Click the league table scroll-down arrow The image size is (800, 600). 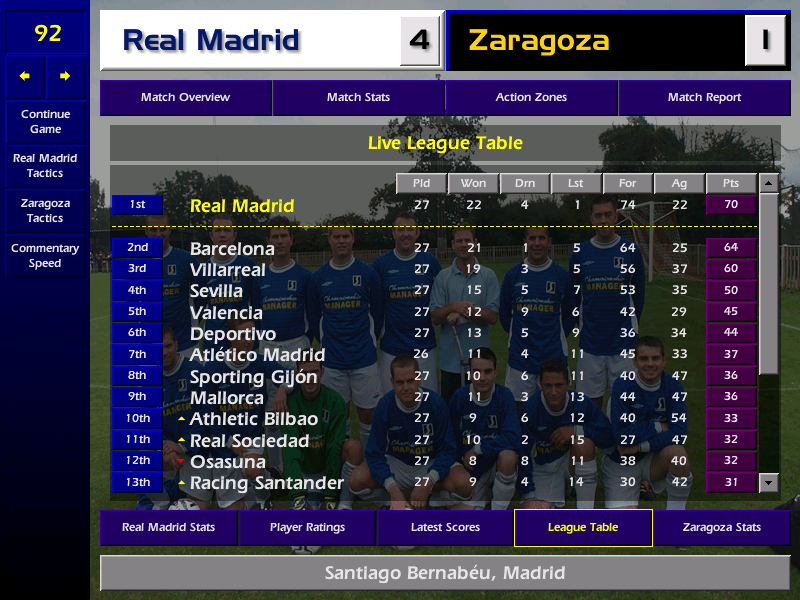tap(768, 483)
